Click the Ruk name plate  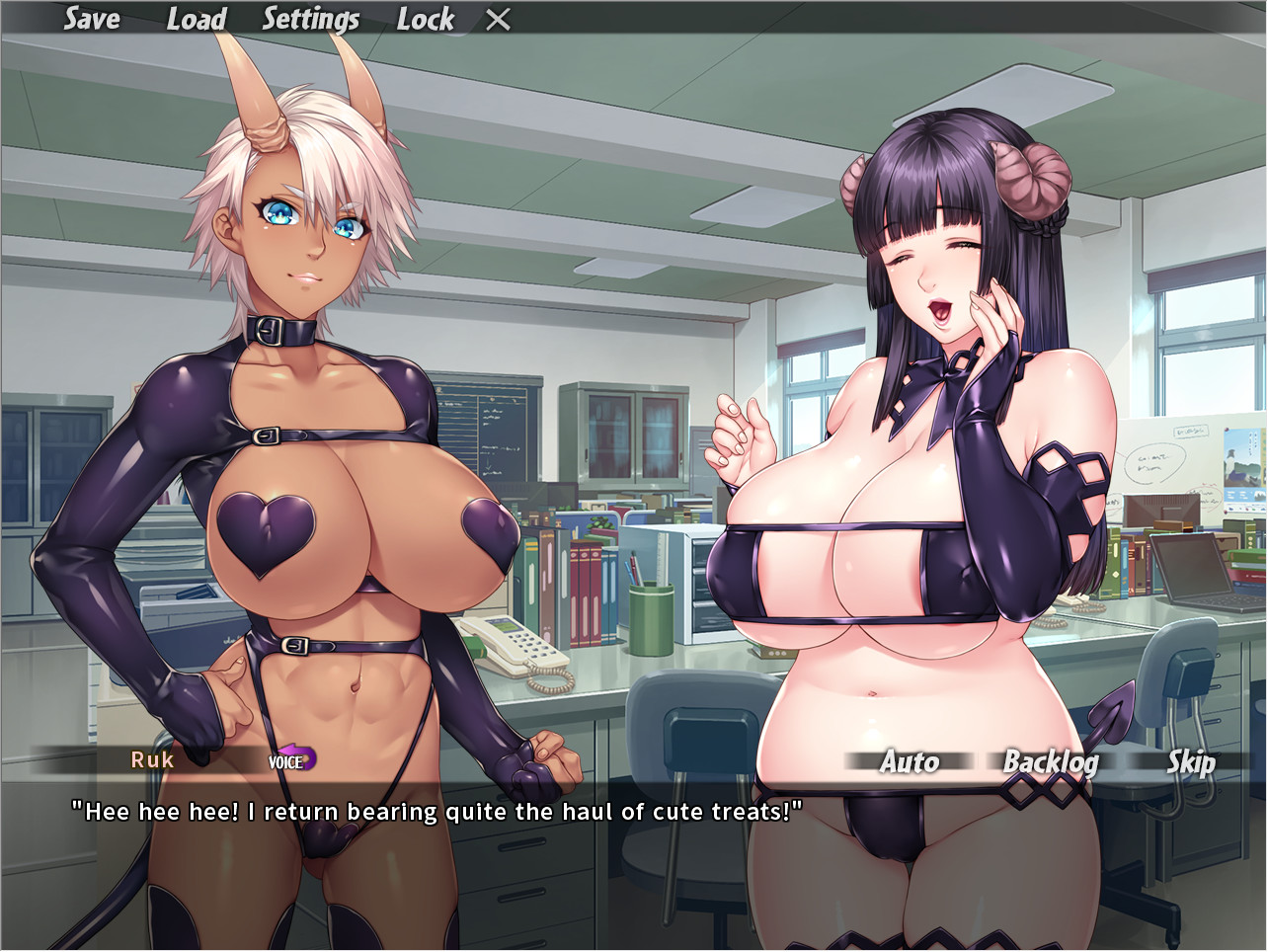coord(153,760)
